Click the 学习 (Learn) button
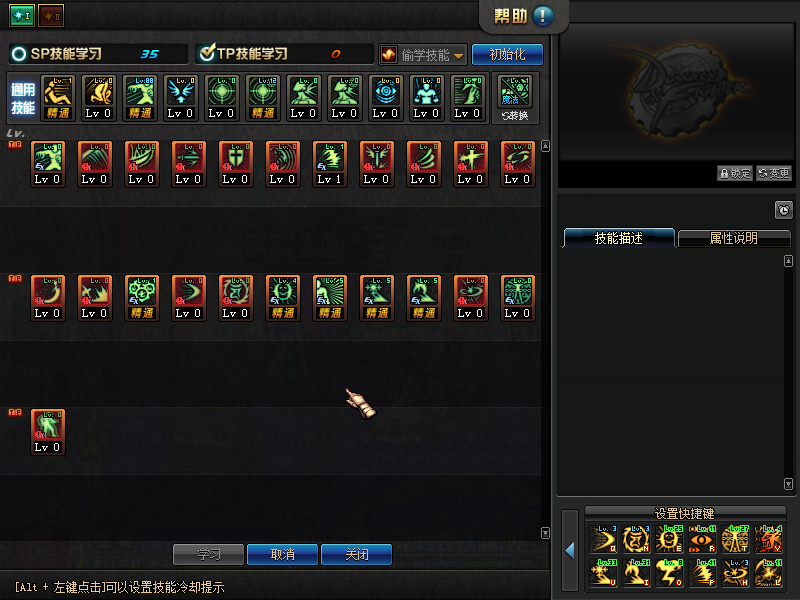This screenshot has width=800, height=600. coord(208,554)
